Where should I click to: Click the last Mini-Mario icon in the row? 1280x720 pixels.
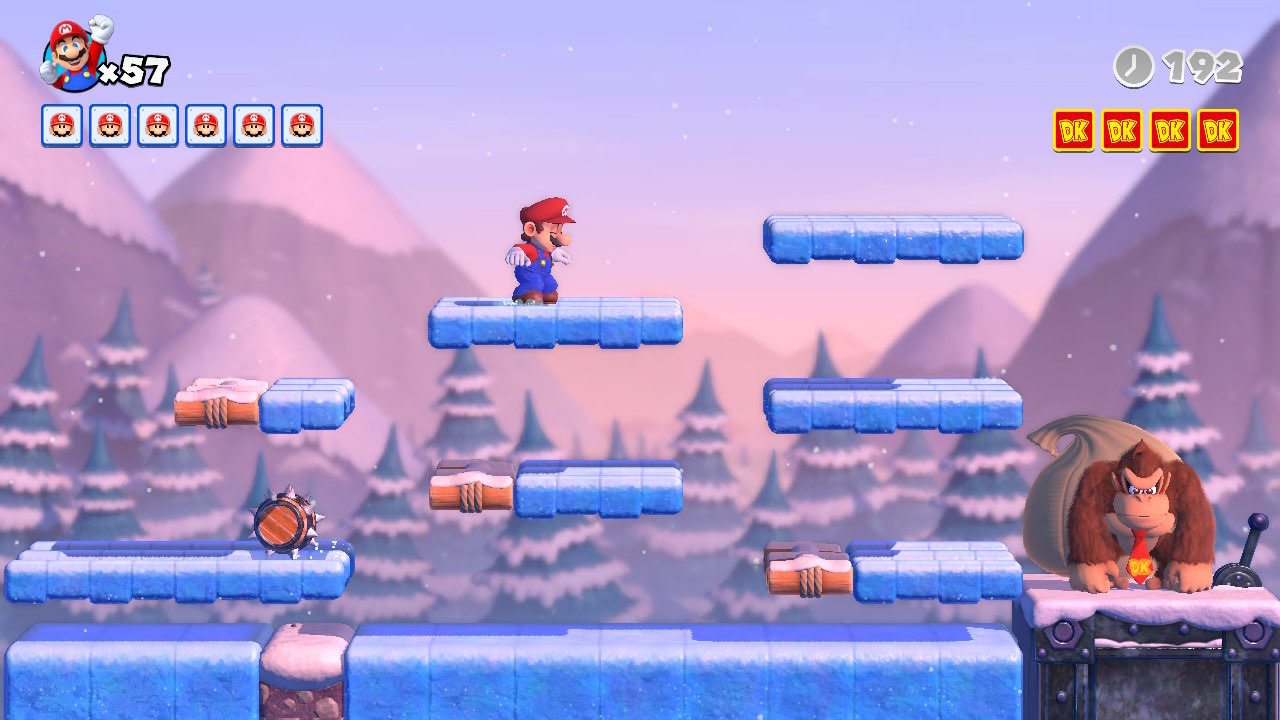coord(302,124)
